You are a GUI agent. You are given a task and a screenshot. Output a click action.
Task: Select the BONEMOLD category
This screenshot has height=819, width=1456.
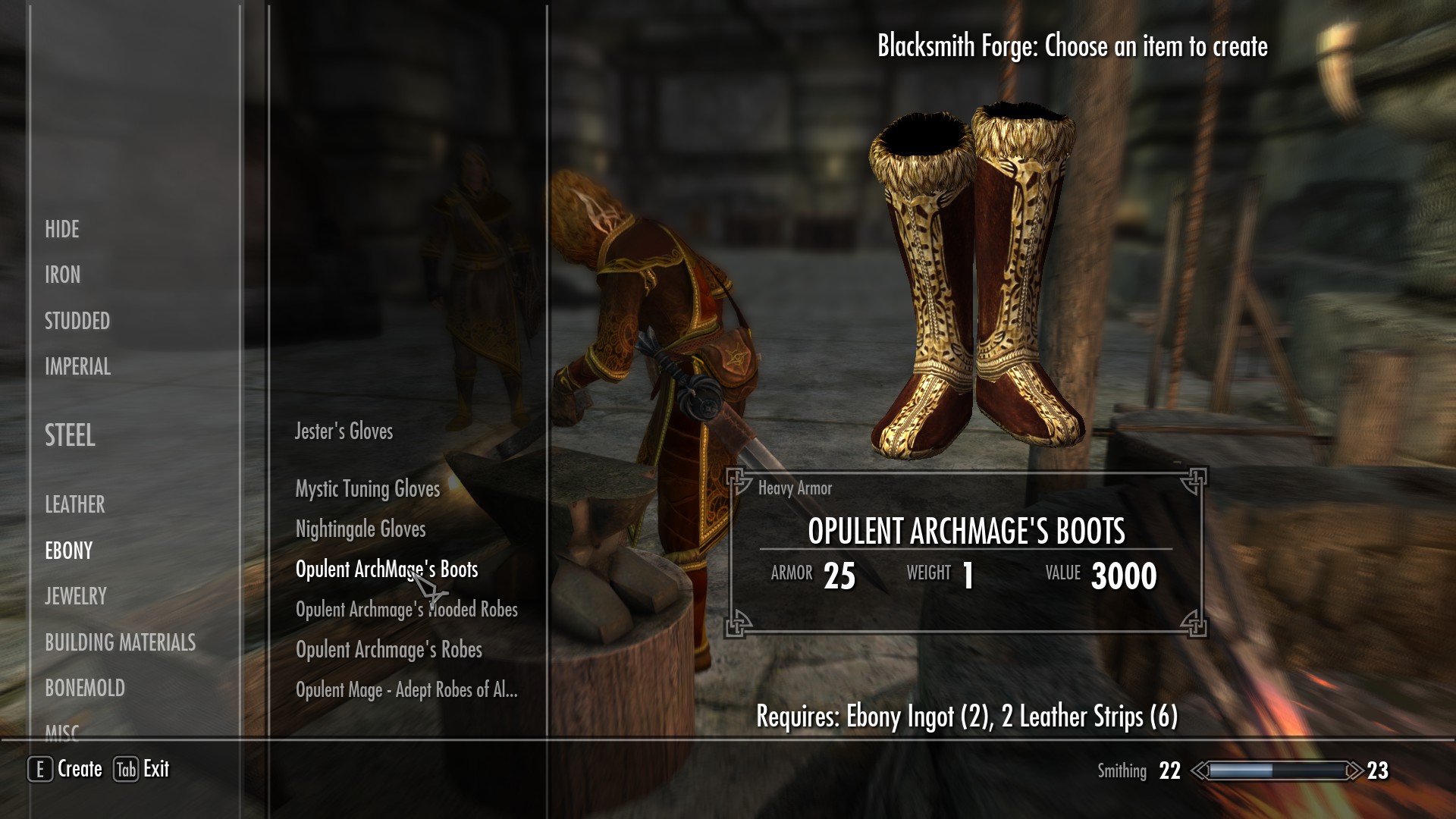[85, 688]
